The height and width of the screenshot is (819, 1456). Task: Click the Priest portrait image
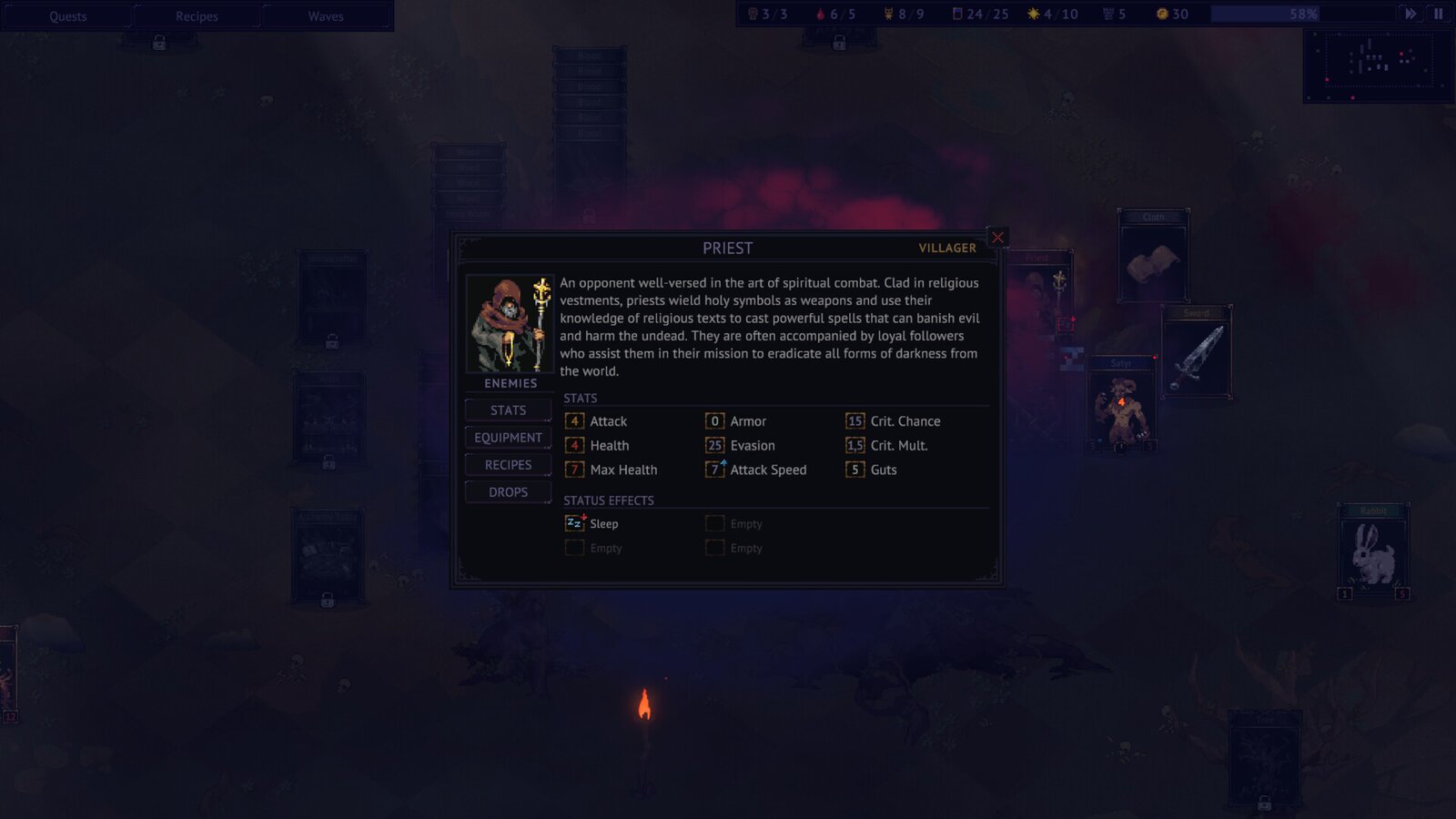[x=510, y=324]
